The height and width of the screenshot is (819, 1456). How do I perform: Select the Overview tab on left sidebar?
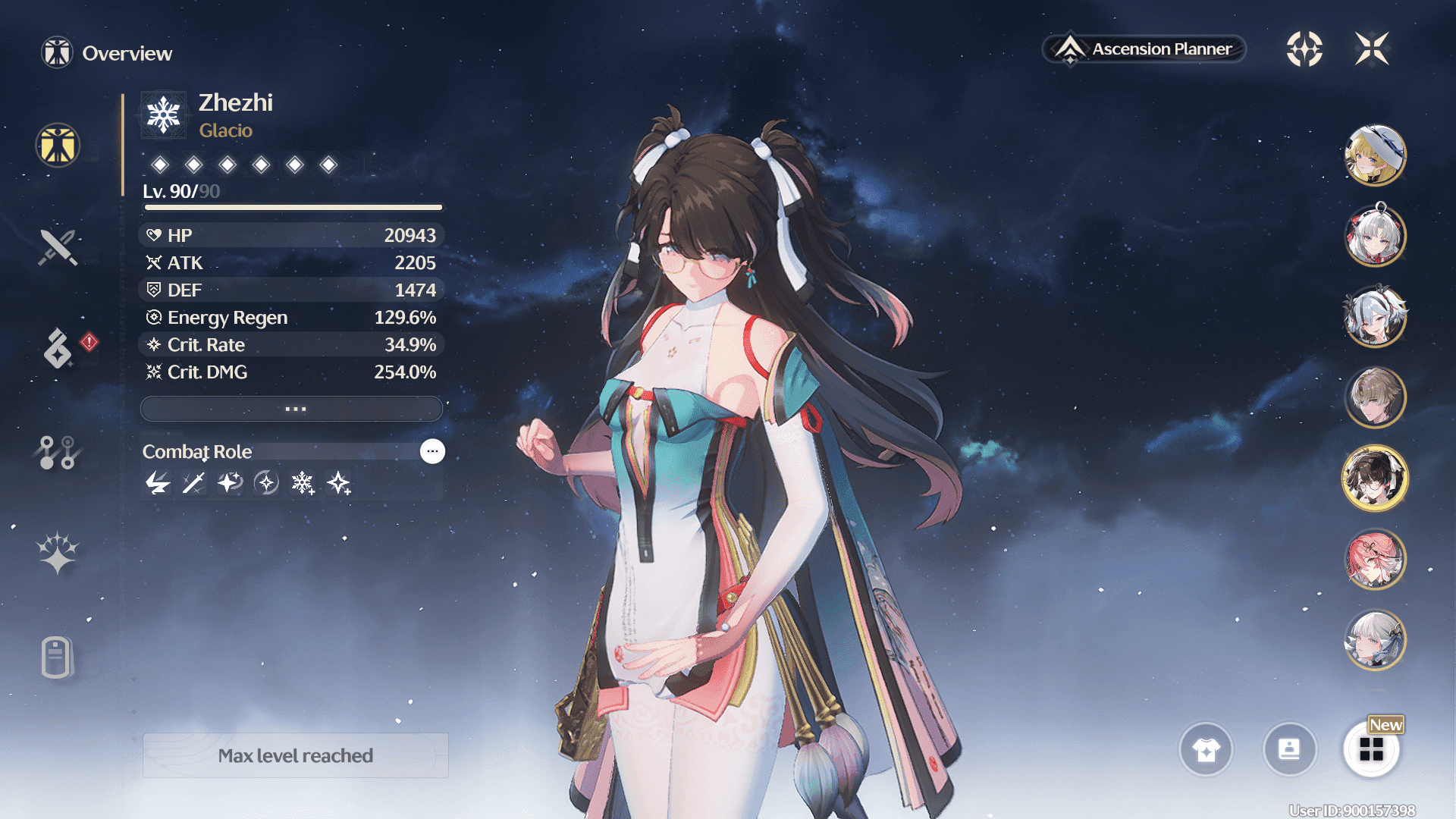click(58, 145)
